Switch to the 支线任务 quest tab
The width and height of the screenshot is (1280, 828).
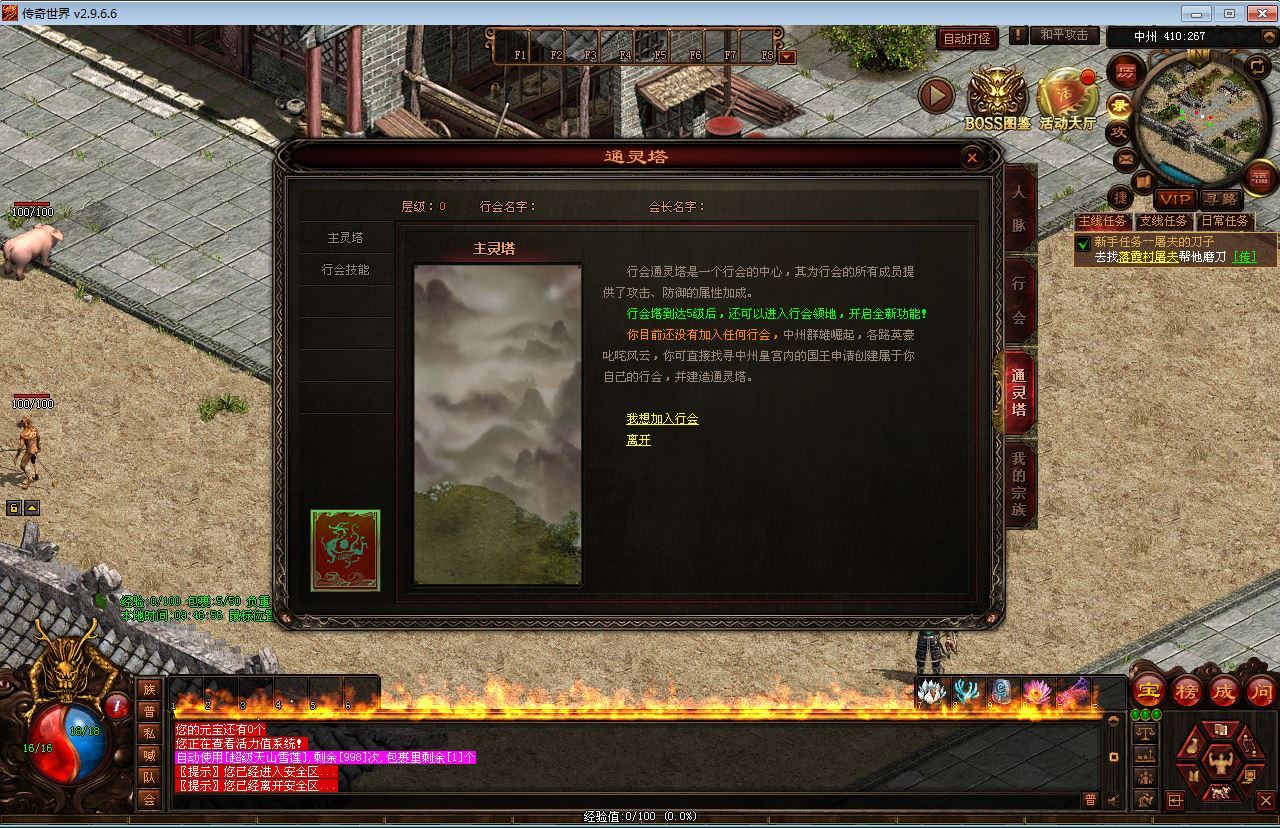point(1164,221)
